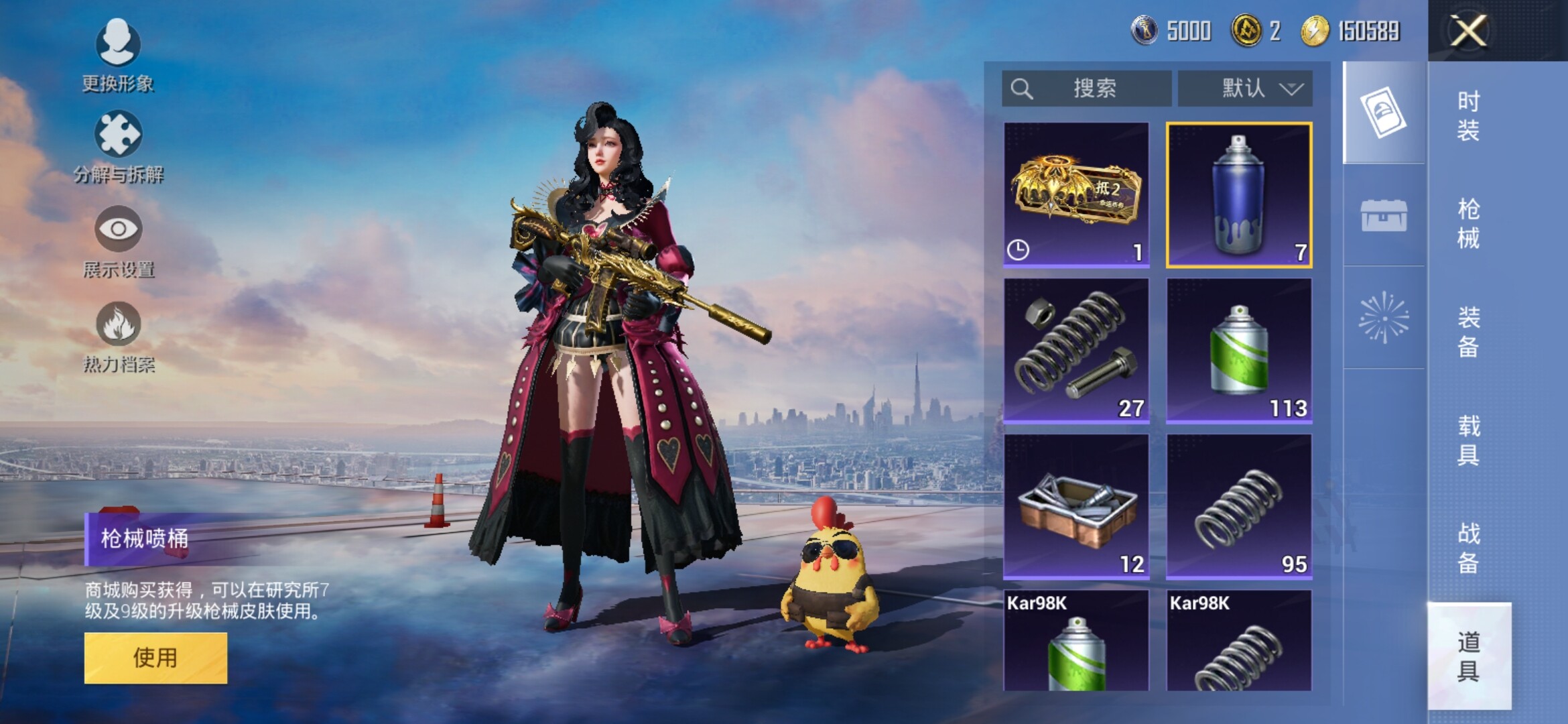Screen dimensions: 1568x724
Task: Close the inventory with the X button
Action: click(1467, 31)
